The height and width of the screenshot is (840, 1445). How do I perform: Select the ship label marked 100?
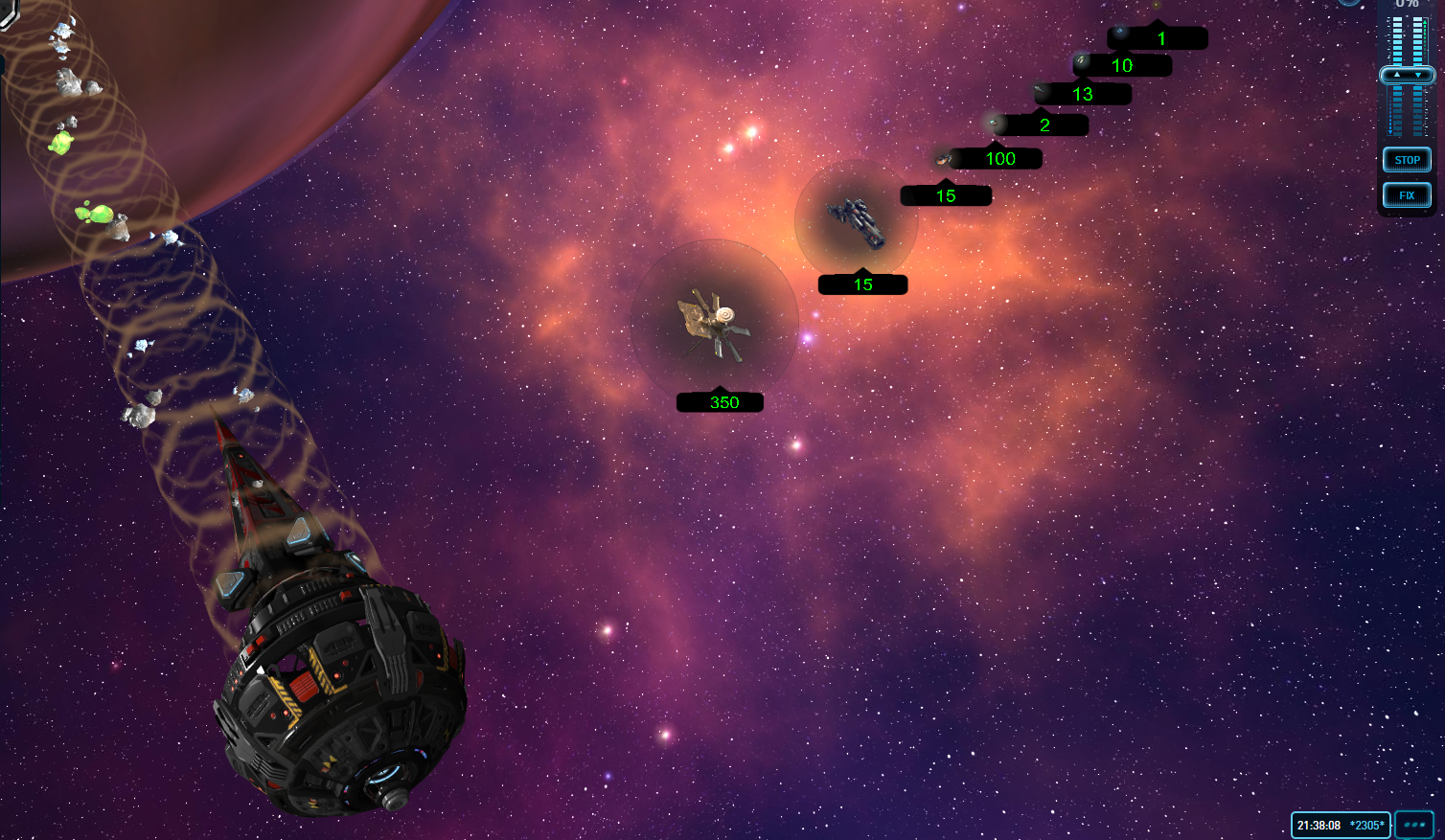click(998, 159)
